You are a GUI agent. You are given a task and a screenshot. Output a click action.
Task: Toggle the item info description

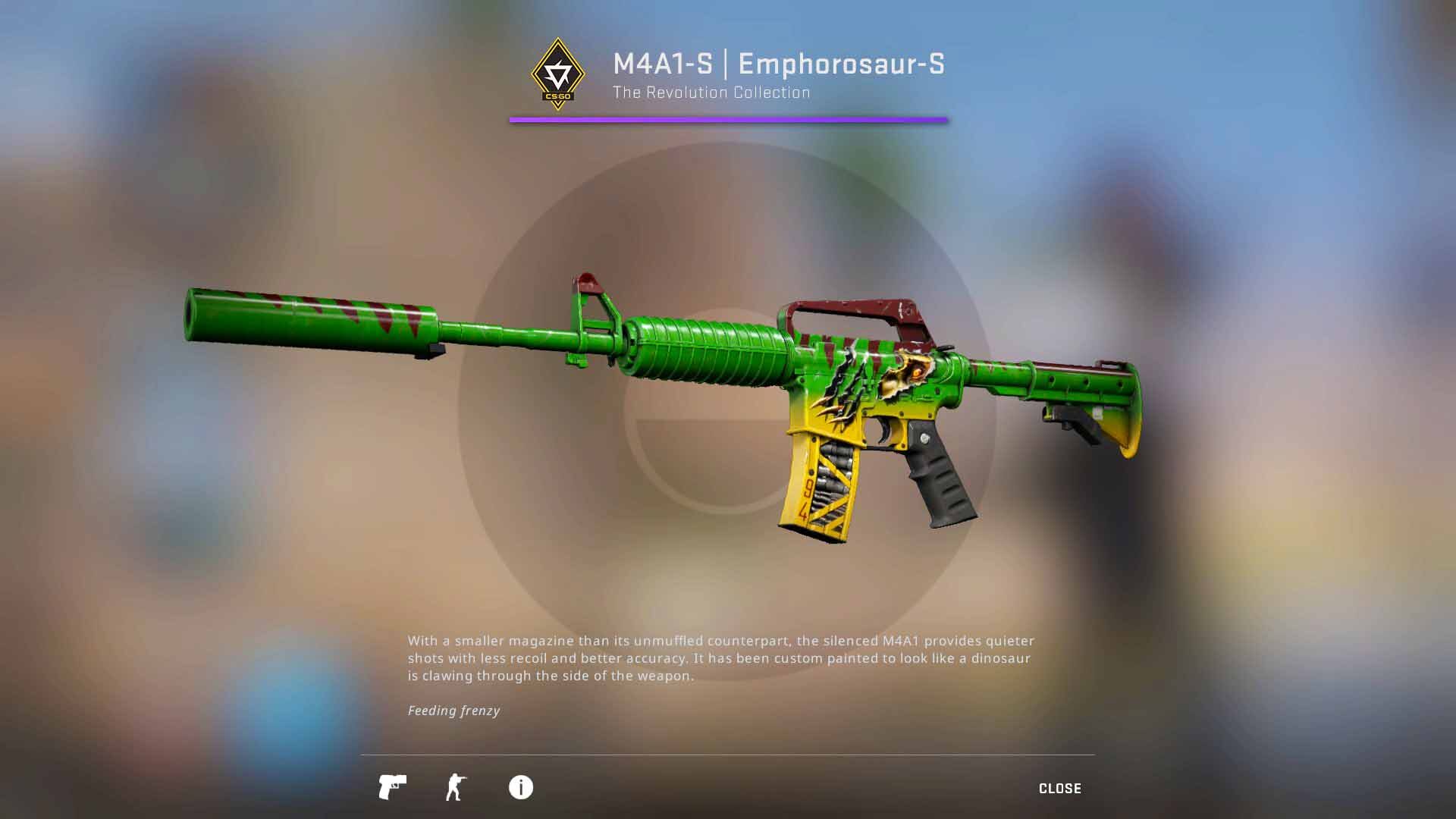(520, 787)
